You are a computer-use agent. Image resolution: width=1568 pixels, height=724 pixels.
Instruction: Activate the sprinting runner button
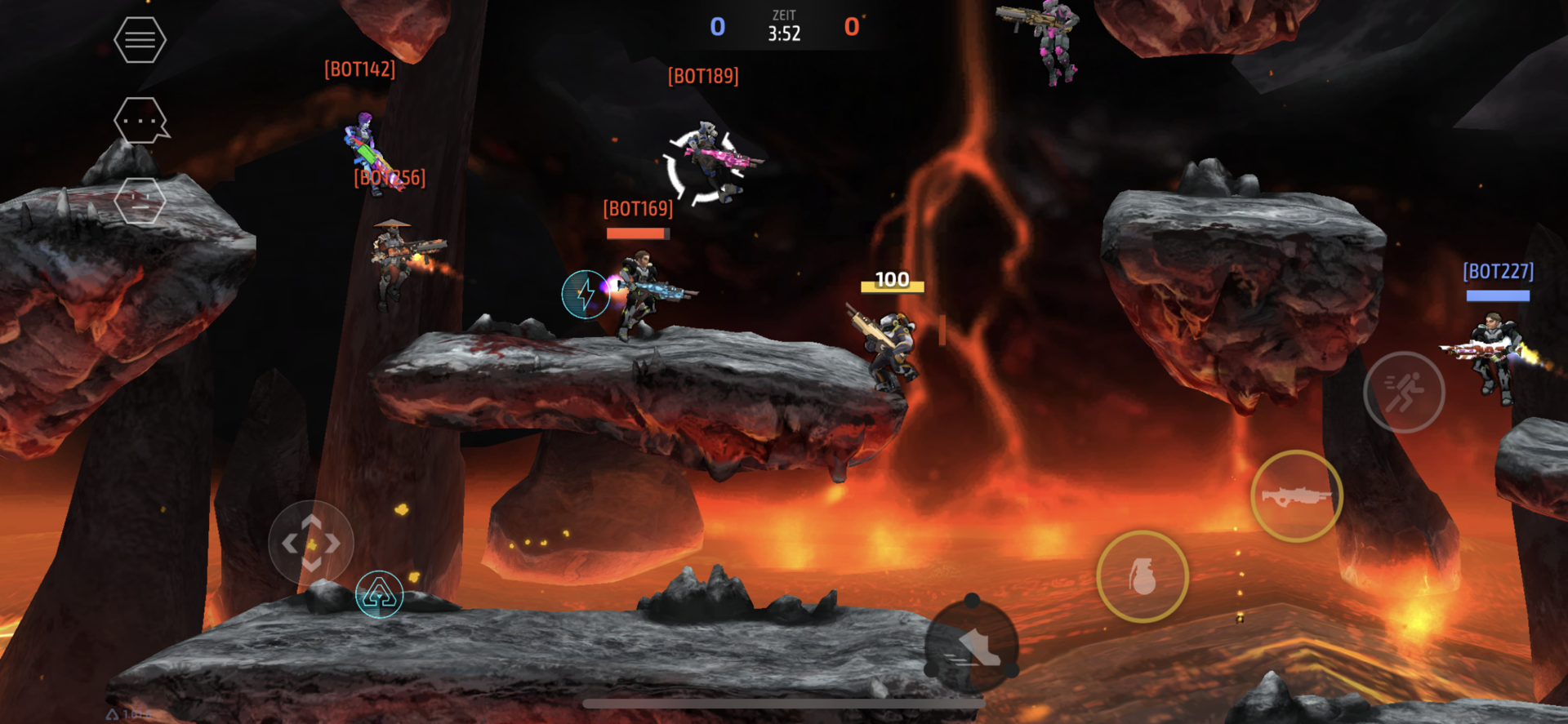point(1404,392)
